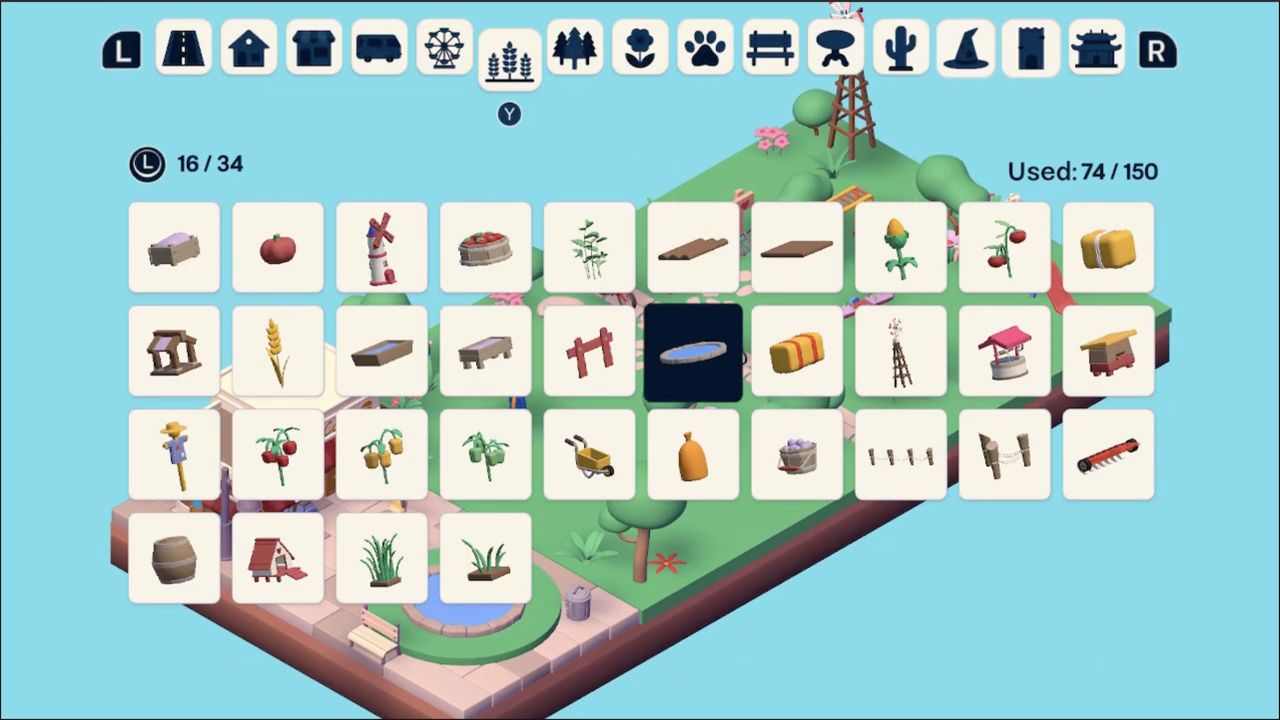Screen dimensions: 1280x720
Task: Select the corn plant item
Action: click(901, 248)
